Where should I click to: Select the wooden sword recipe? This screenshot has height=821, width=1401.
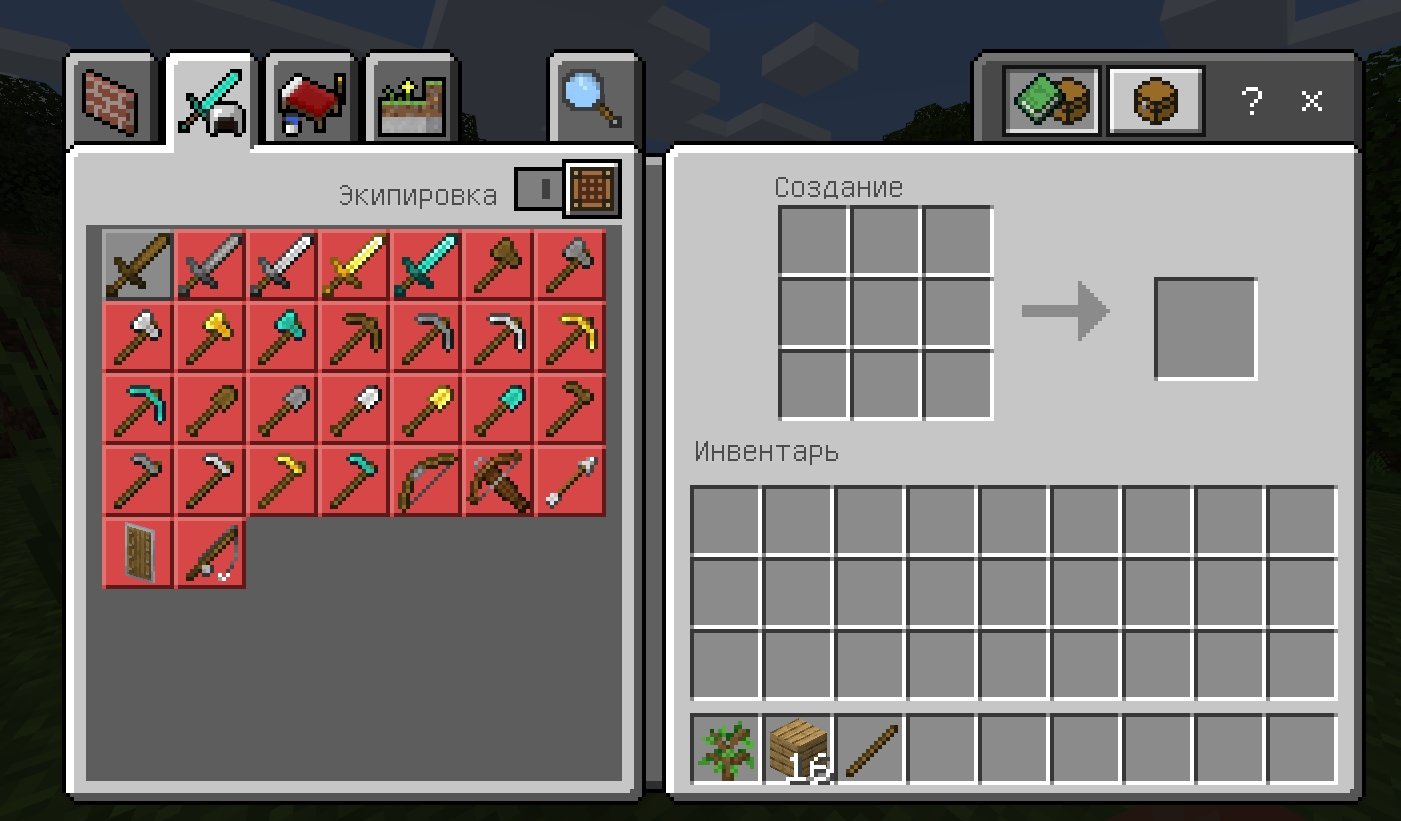point(139,266)
